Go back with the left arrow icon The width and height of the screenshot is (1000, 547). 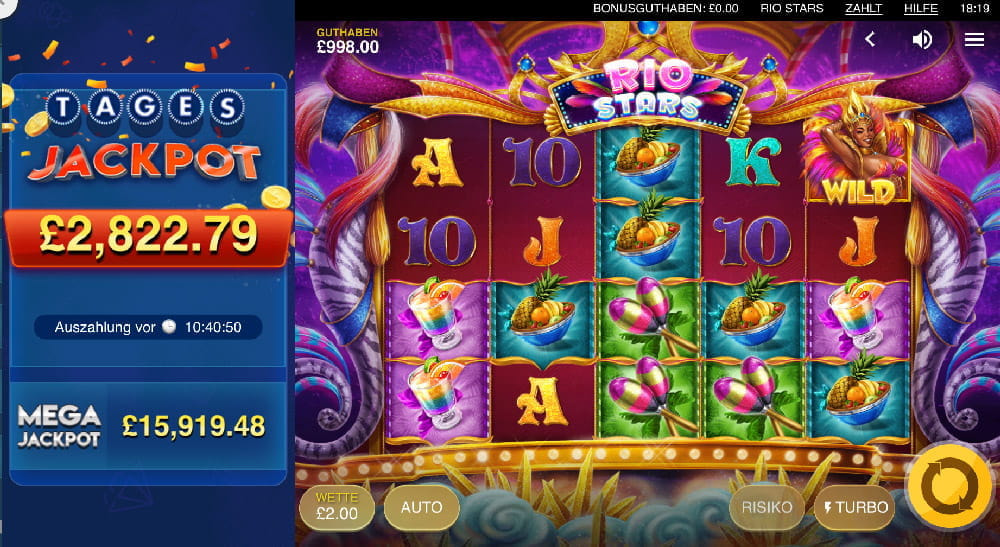pyautogui.click(x=870, y=39)
